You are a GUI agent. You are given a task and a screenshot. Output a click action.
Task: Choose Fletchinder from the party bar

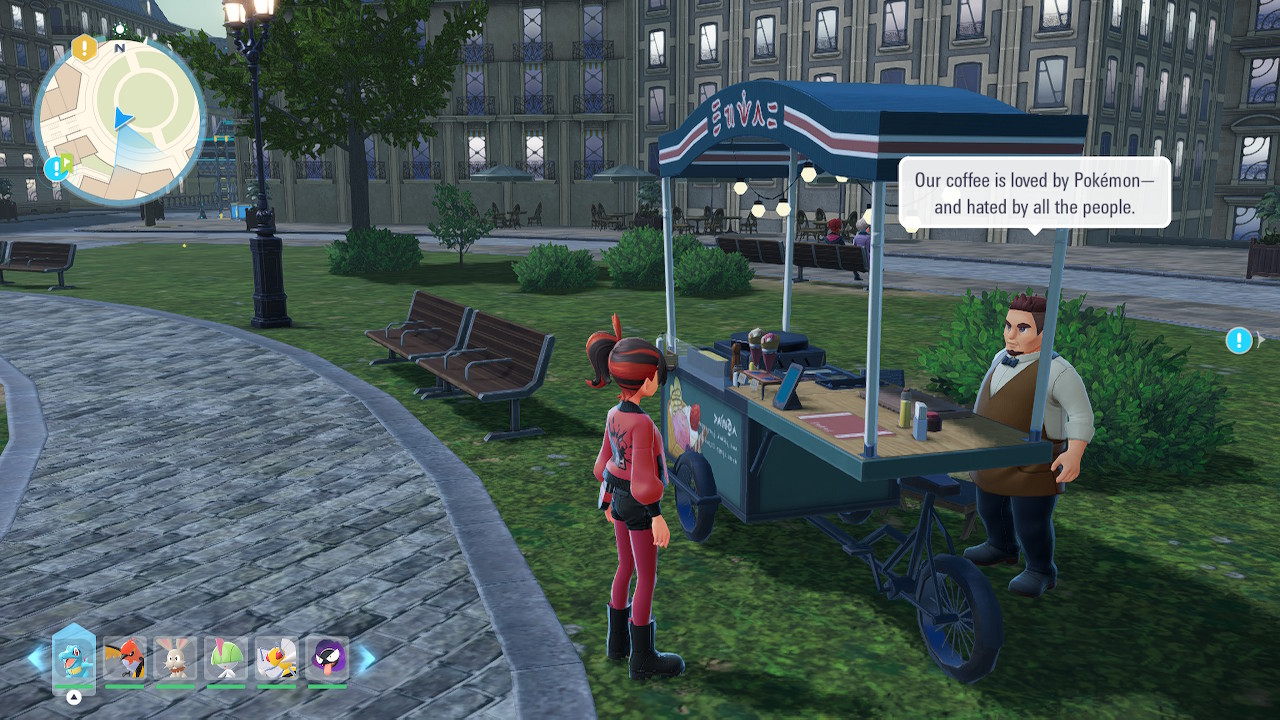tap(125, 659)
